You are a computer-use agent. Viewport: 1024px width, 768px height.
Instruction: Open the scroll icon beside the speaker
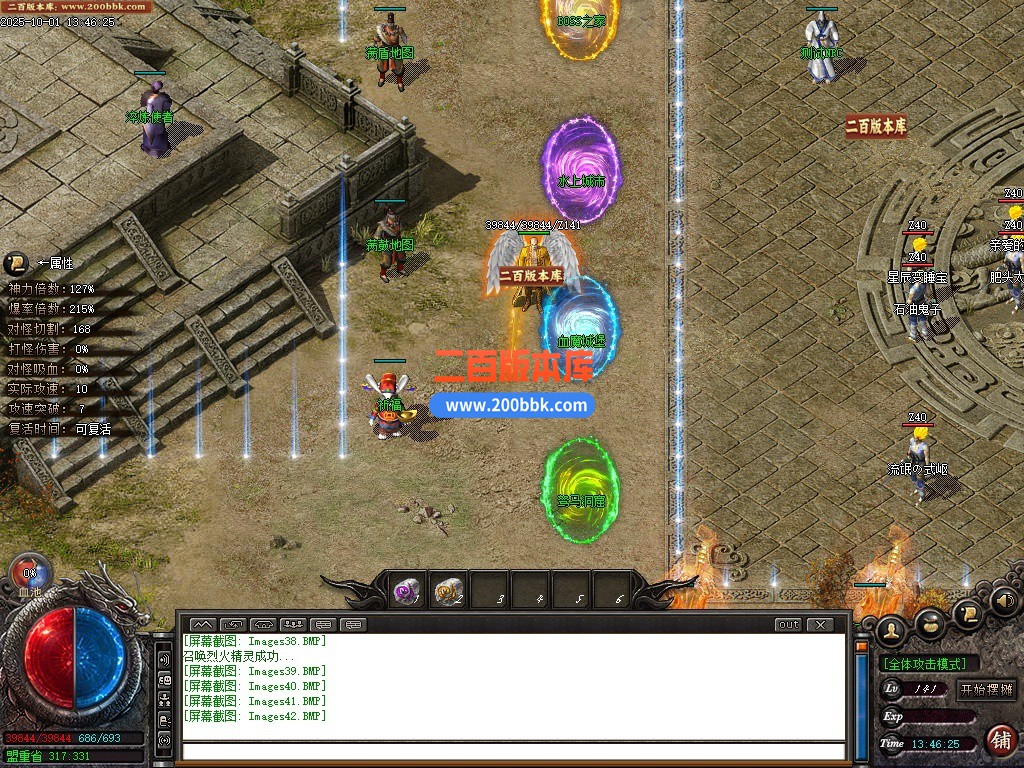tap(967, 613)
